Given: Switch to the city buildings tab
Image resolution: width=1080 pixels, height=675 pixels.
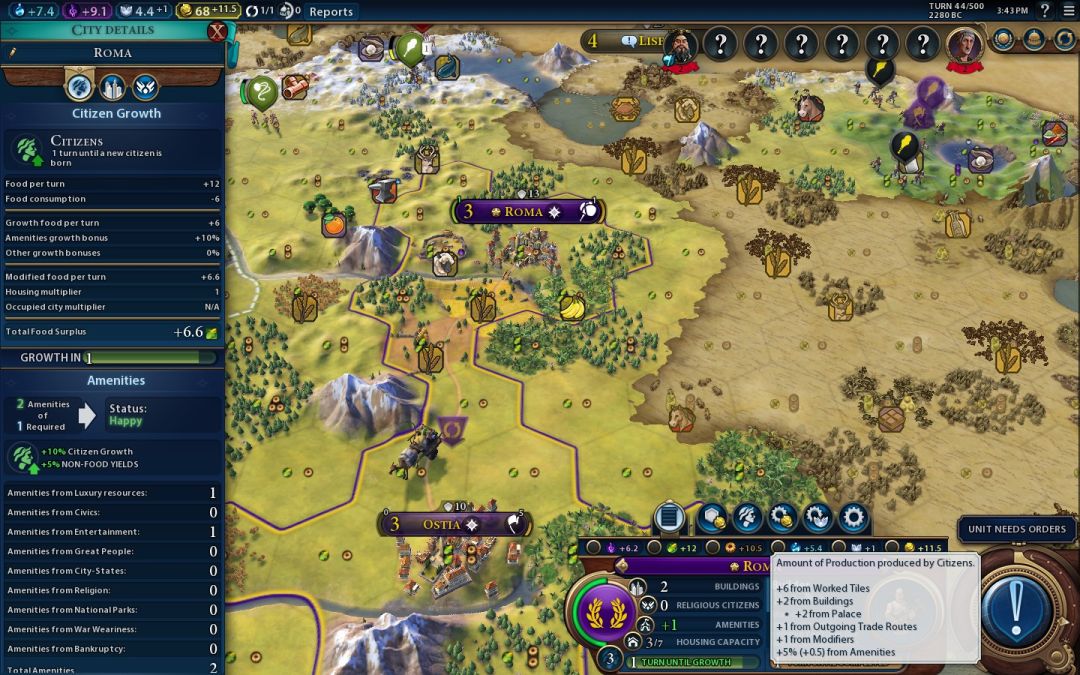Looking at the screenshot, I should click(x=112, y=87).
